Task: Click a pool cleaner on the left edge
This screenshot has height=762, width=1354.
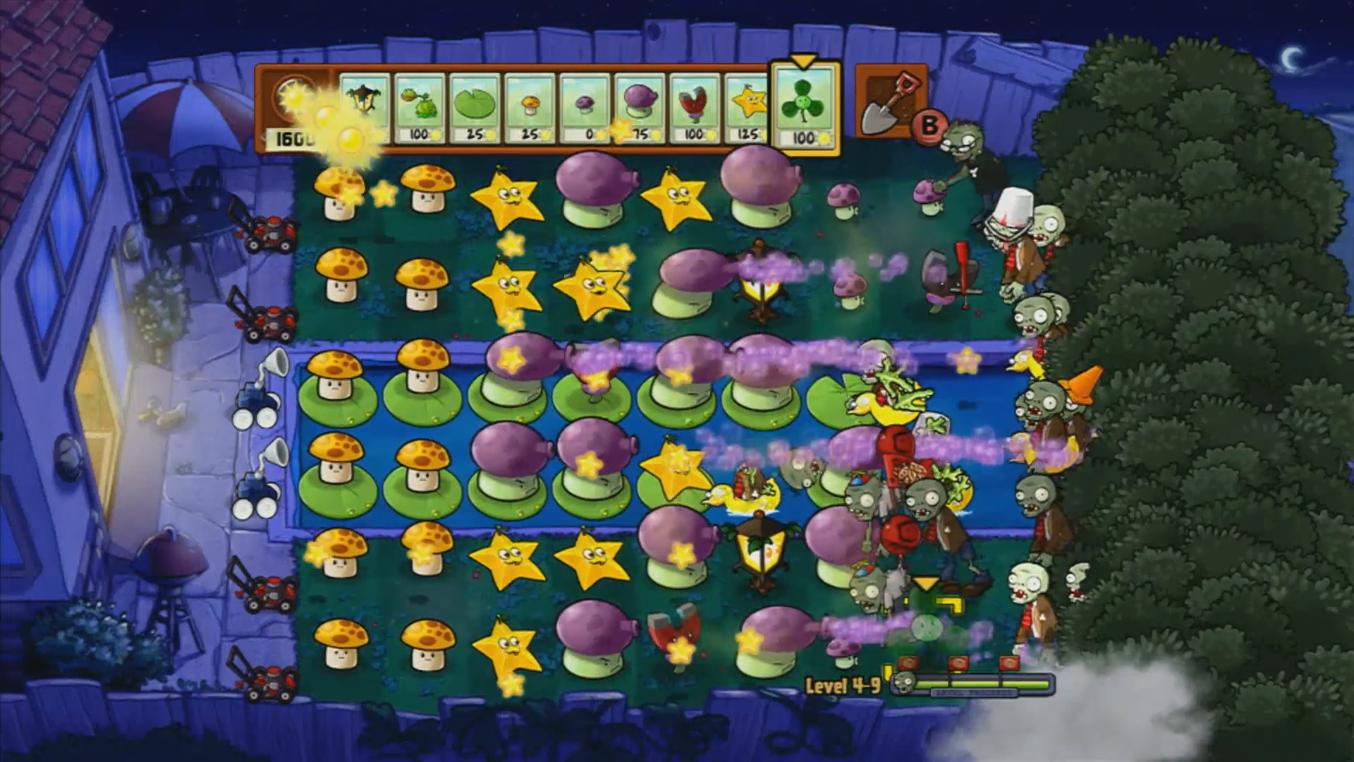Action: coord(258,400)
